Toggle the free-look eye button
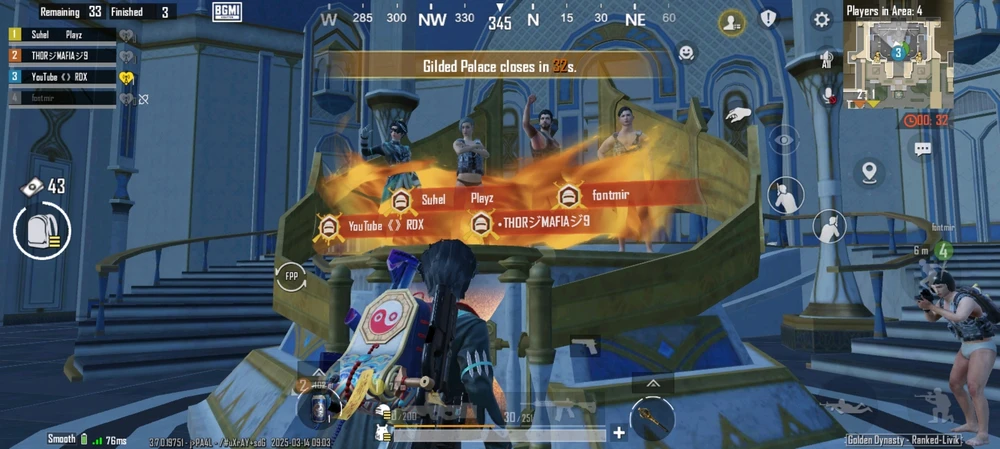The height and width of the screenshot is (449, 1000). coord(783,139)
